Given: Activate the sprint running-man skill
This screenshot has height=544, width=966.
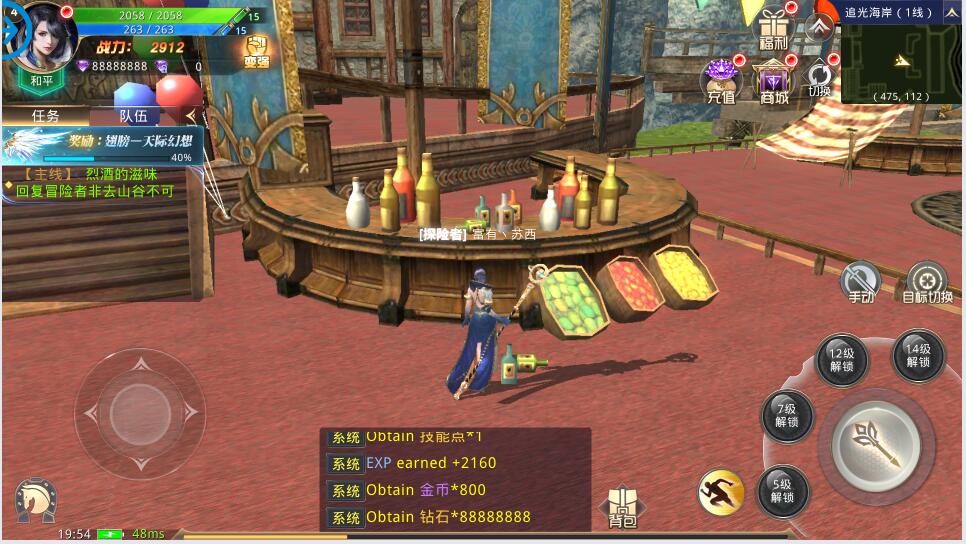Looking at the screenshot, I should 721,491.
